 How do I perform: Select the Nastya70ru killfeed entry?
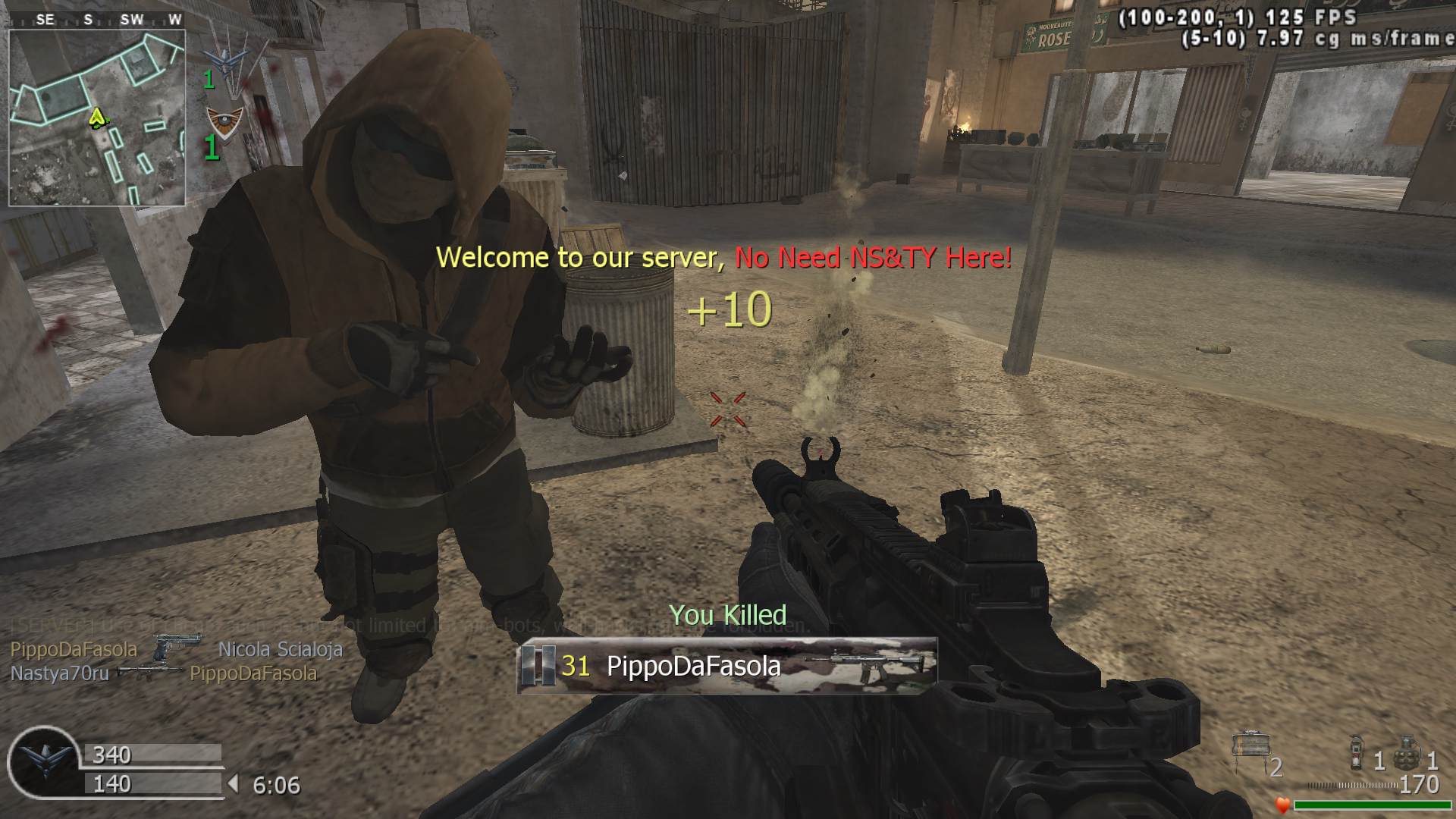pyautogui.click(x=60, y=673)
